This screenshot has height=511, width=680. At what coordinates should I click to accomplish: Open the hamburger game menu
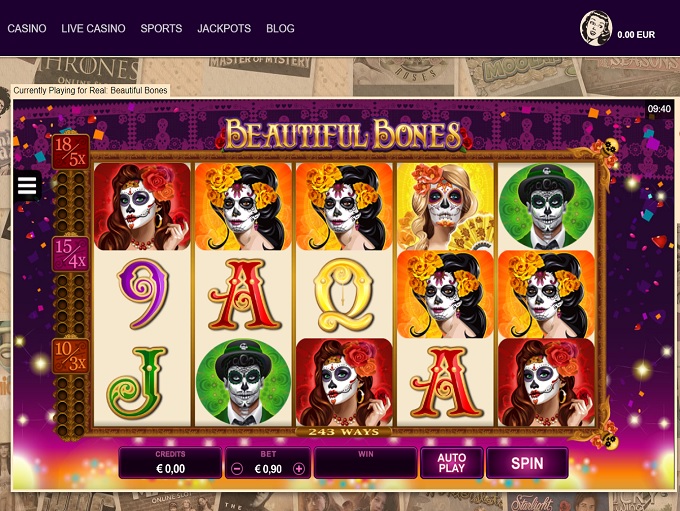point(27,185)
